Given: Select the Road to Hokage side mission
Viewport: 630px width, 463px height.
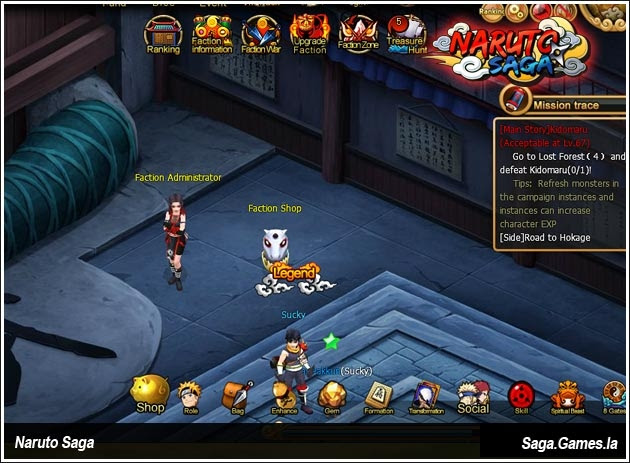Looking at the screenshot, I should 546,237.
